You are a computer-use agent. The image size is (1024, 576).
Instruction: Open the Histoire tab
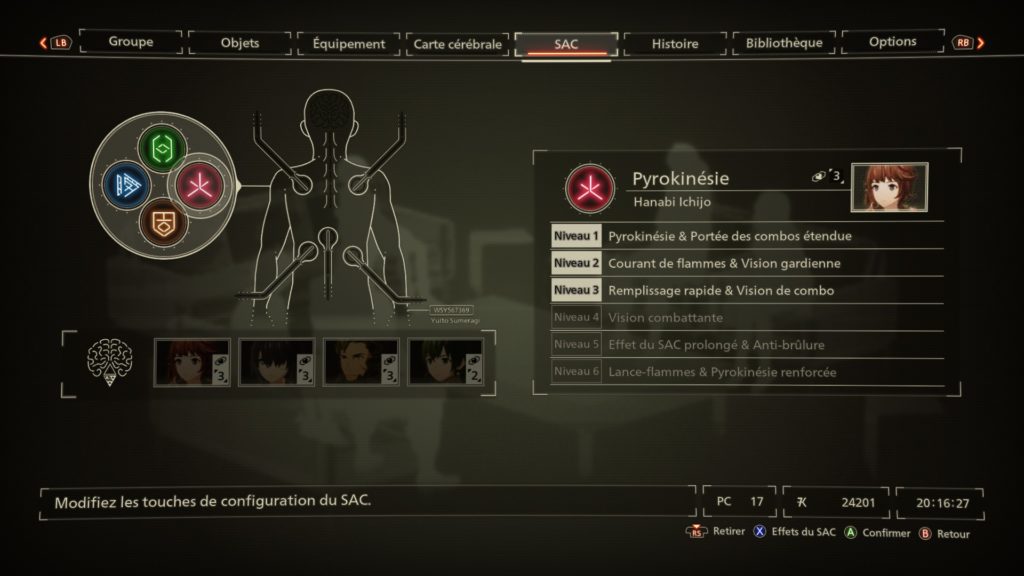[x=675, y=44]
